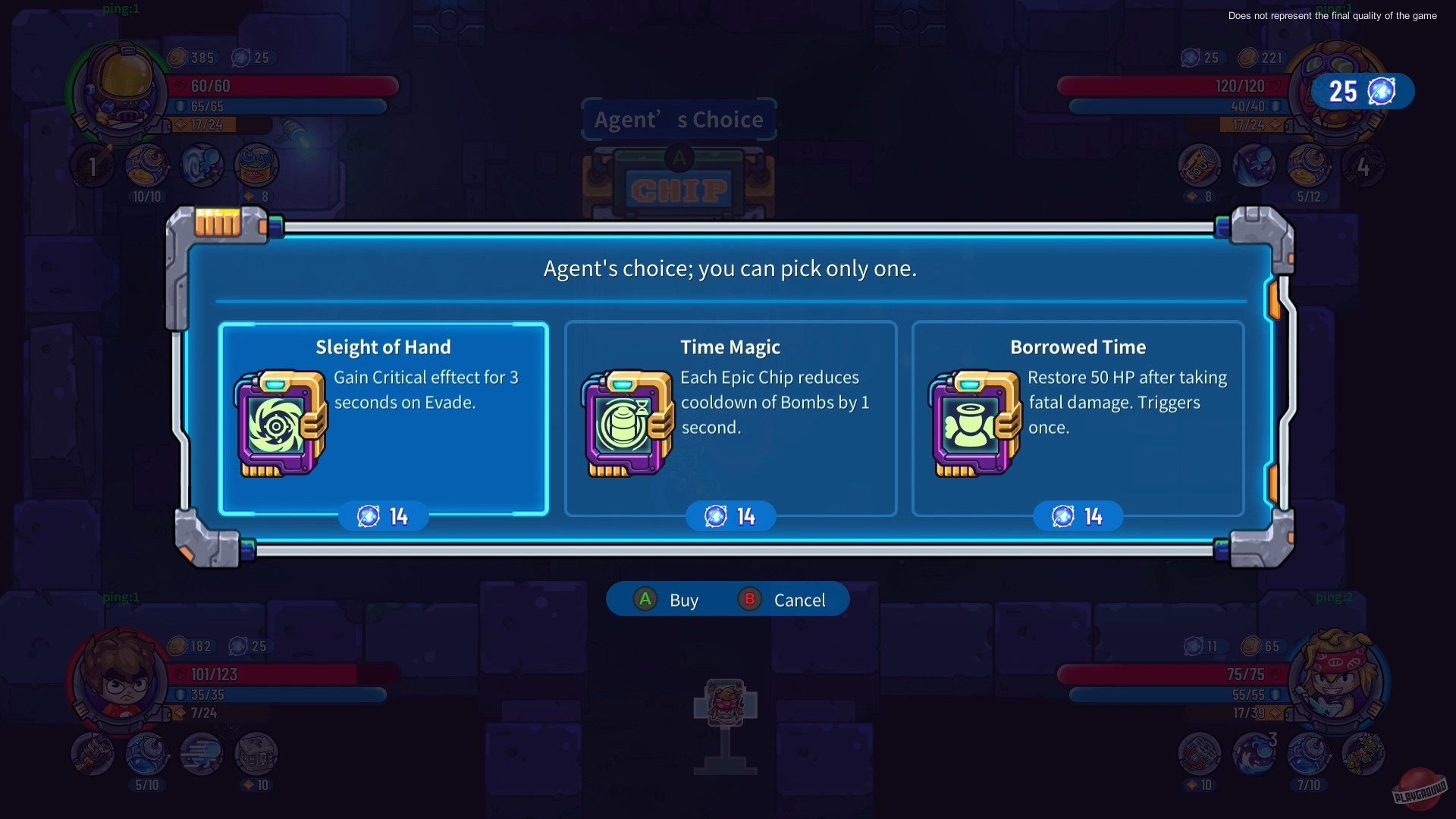Choose the Time Magic card
The height and width of the screenshot is (819, 1456).
(x=730, y=419)
